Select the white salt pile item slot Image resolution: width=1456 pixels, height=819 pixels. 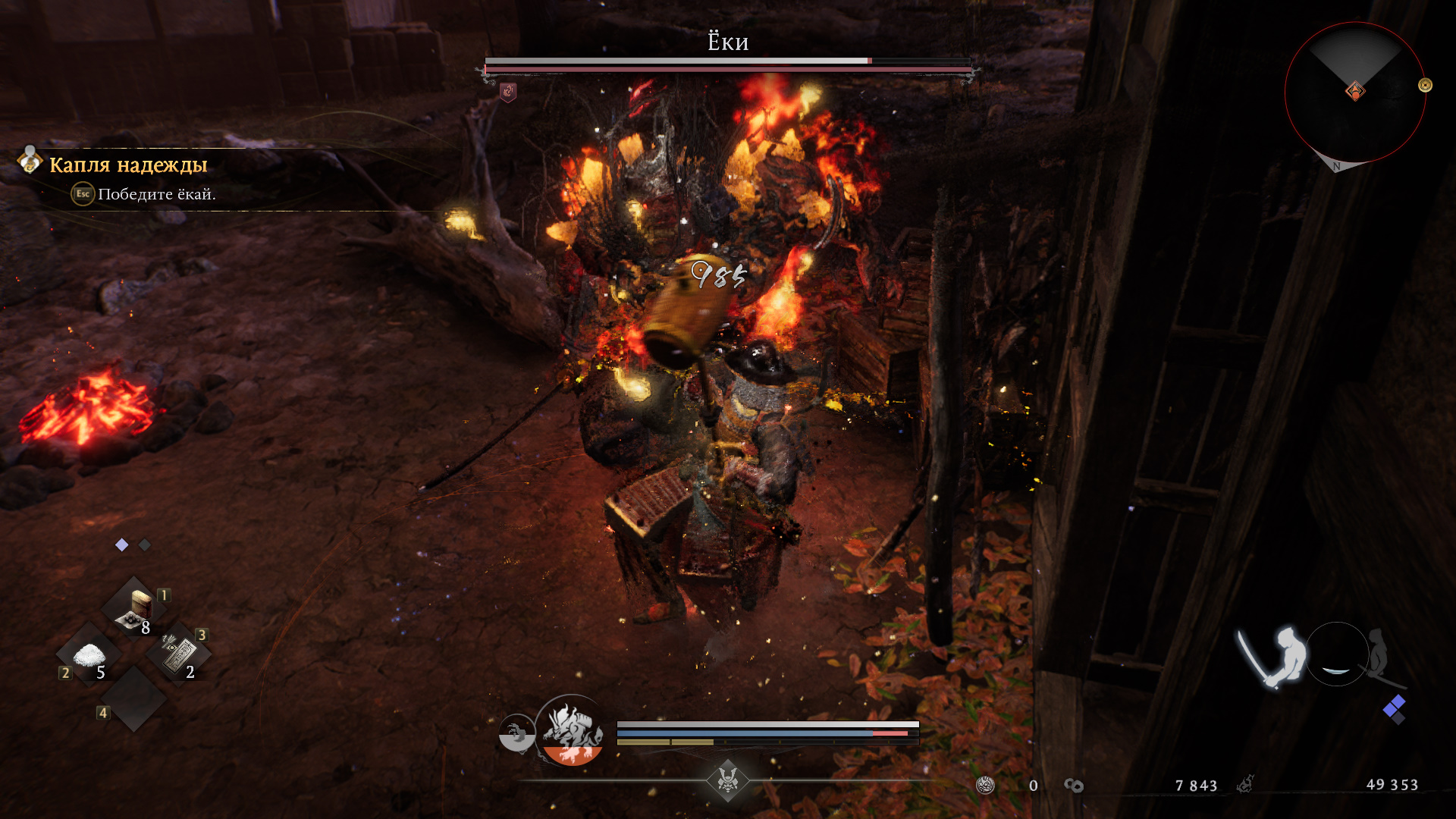[x=89, y=655]
